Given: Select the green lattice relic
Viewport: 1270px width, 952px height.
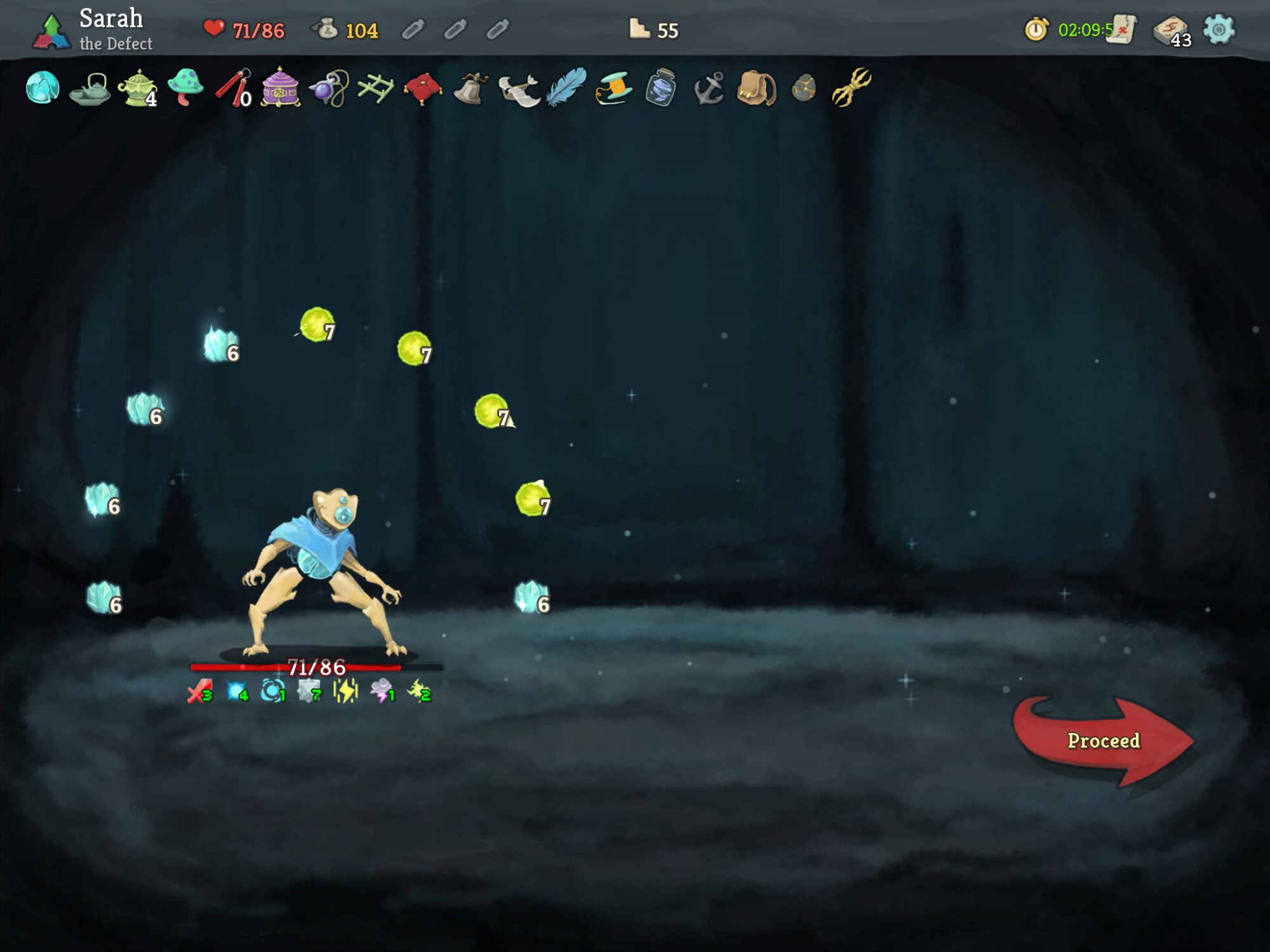Looking at the screenshot, I should (x=375, y=88).
